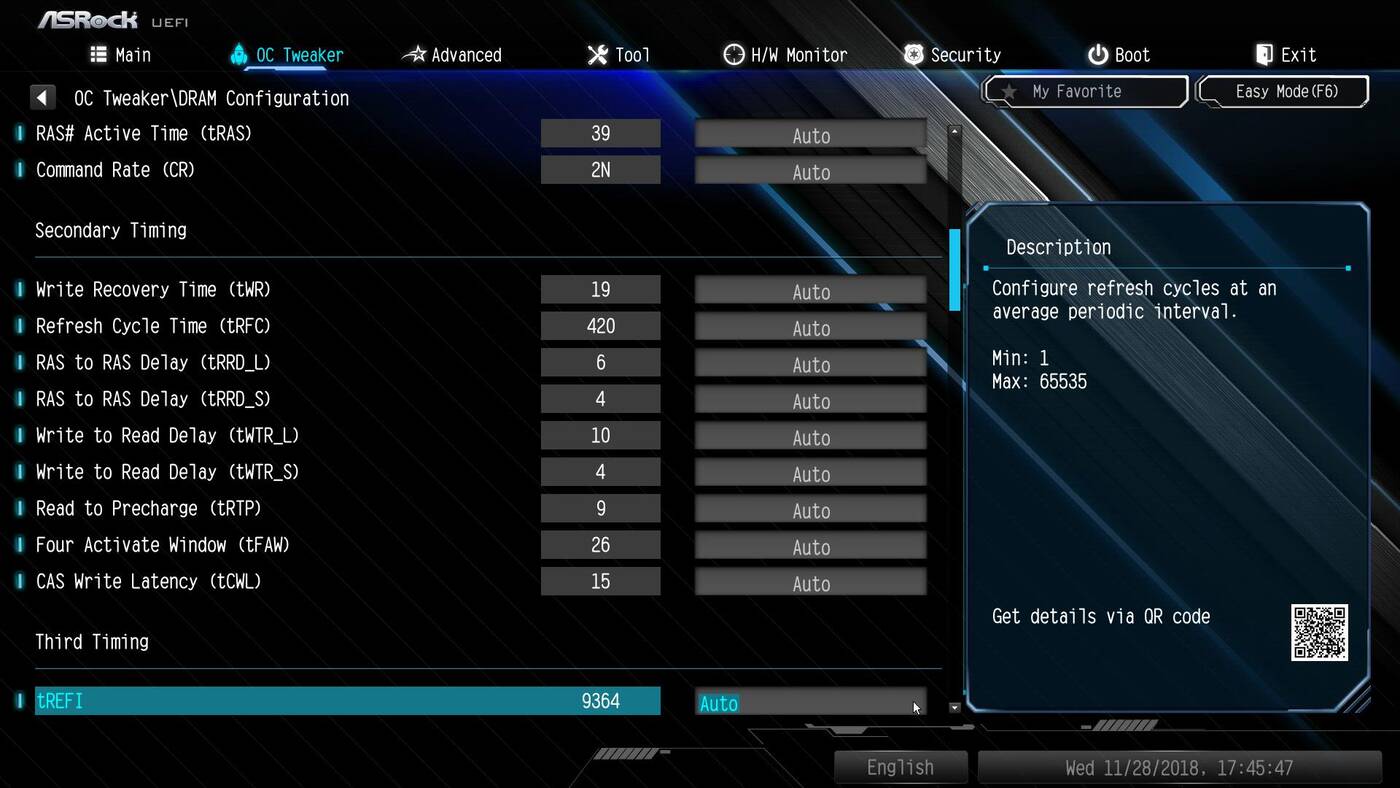Viewport: 1400px width, 788px height.
Task: Open the Boot tab
Action: (1119, 55)
